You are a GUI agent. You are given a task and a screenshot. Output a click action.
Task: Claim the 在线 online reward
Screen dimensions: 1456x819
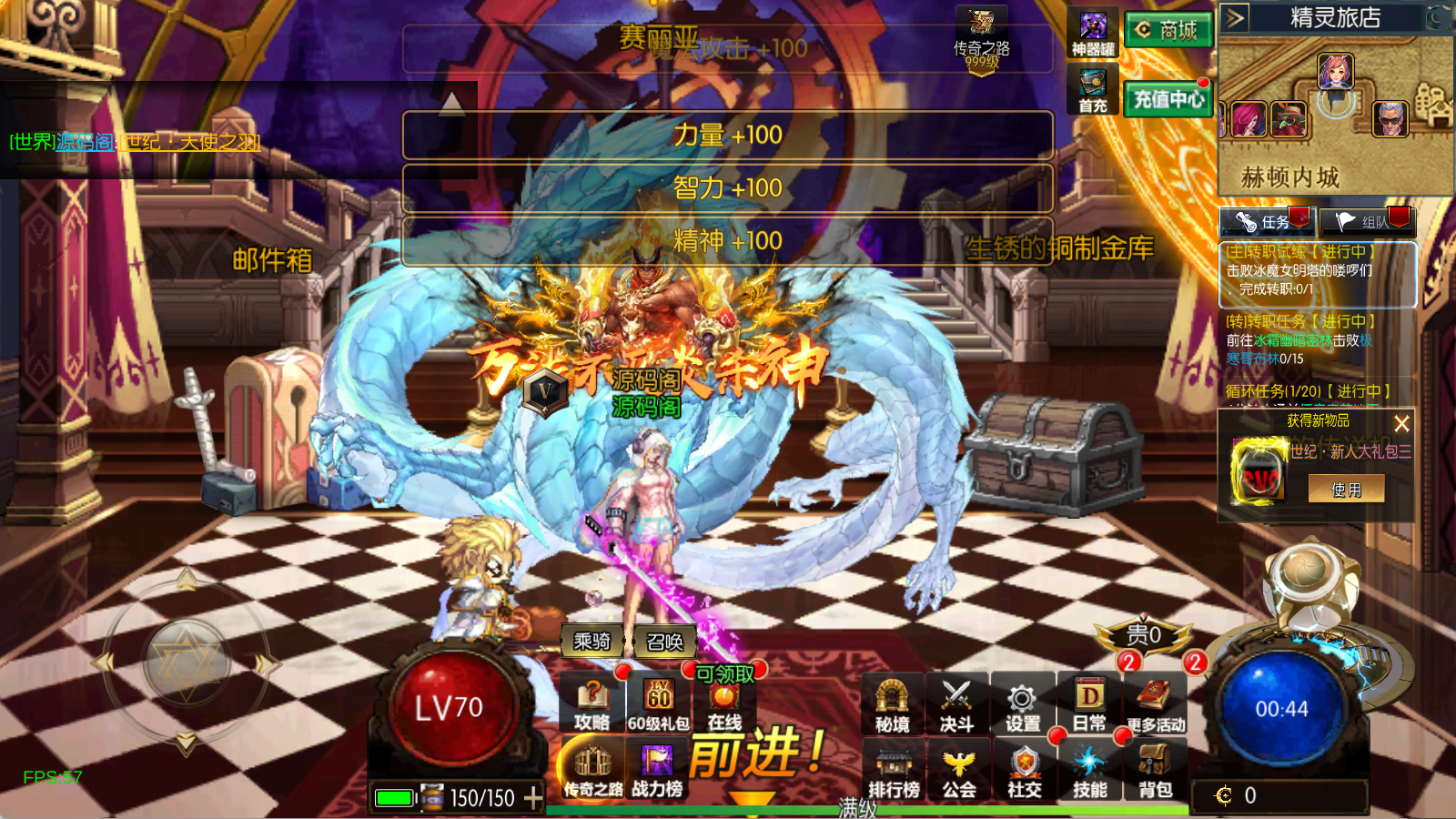[724, 704]
